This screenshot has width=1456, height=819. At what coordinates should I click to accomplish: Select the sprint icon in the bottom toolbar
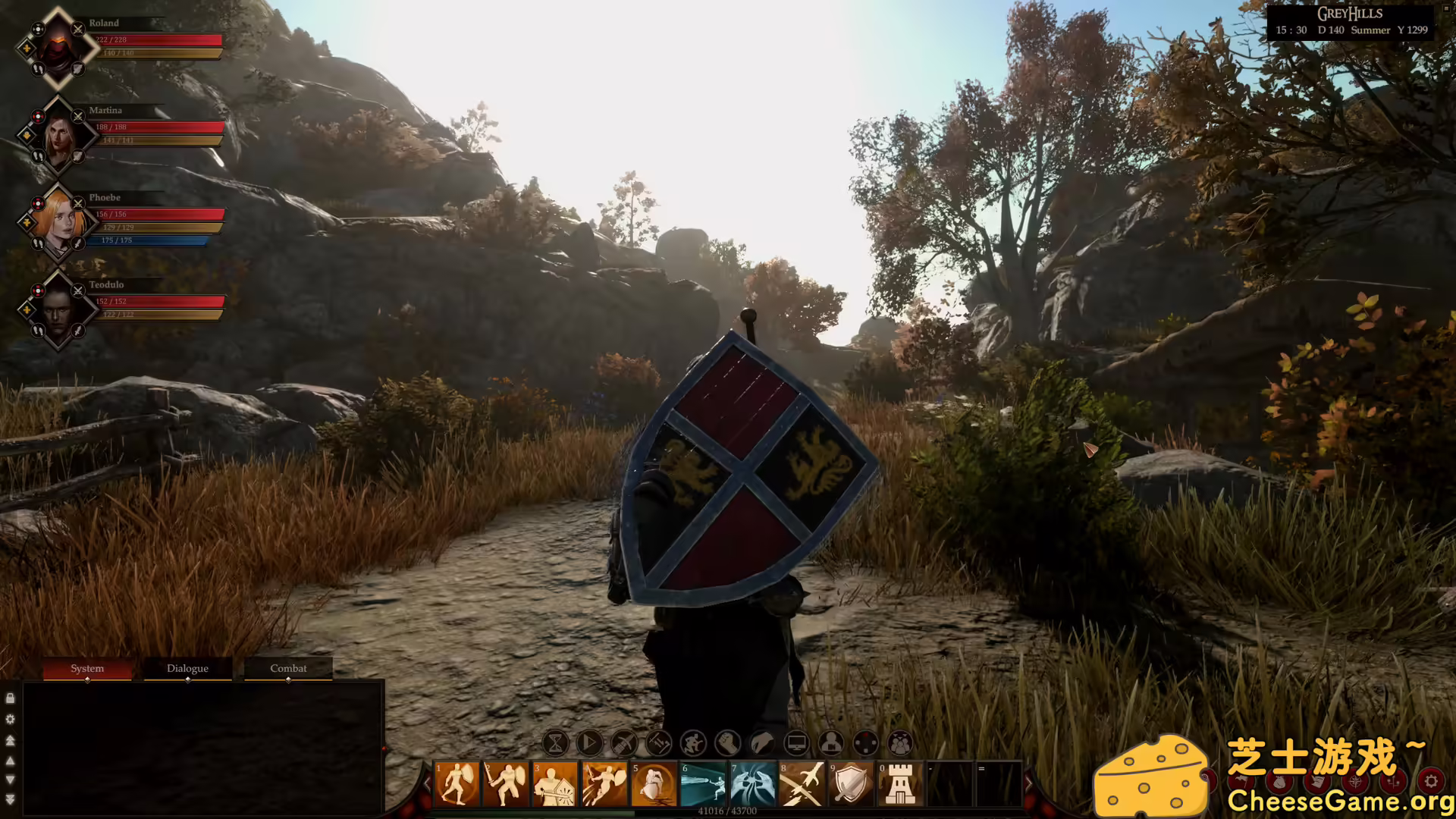point(692,744)
